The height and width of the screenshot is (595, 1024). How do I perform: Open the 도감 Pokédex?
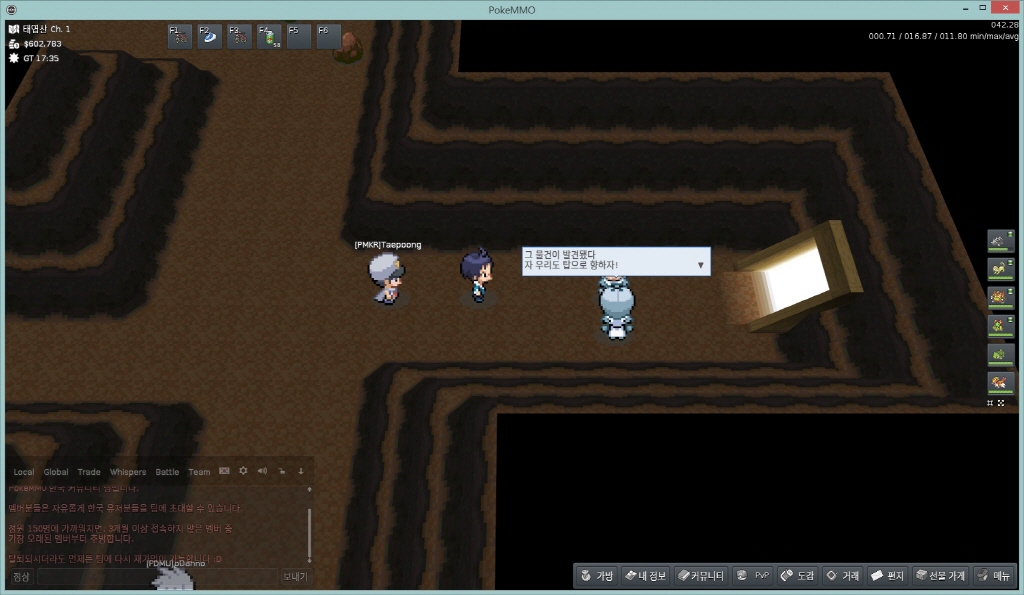point(798,576)
